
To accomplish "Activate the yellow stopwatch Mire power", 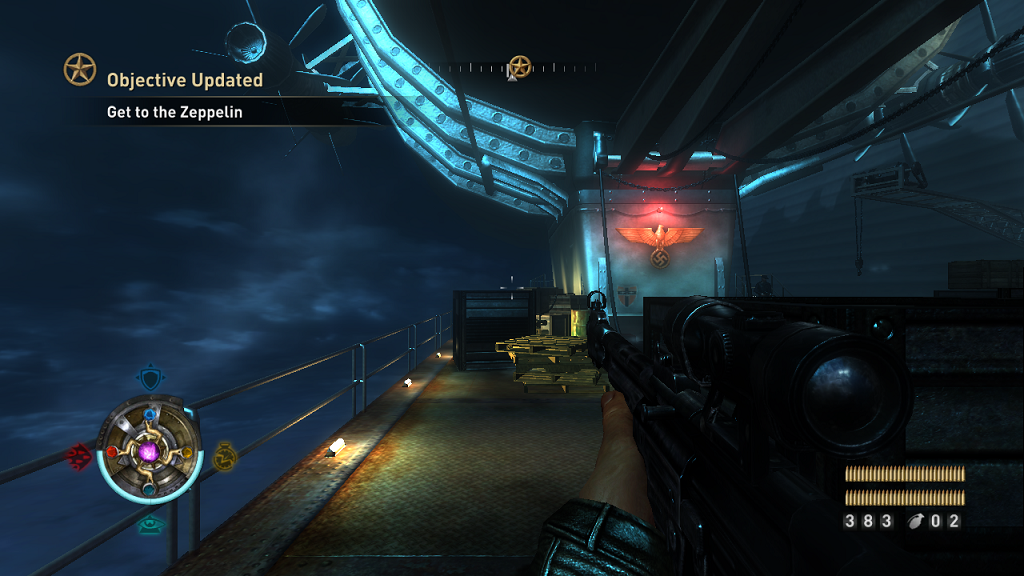I will (224, 456).
